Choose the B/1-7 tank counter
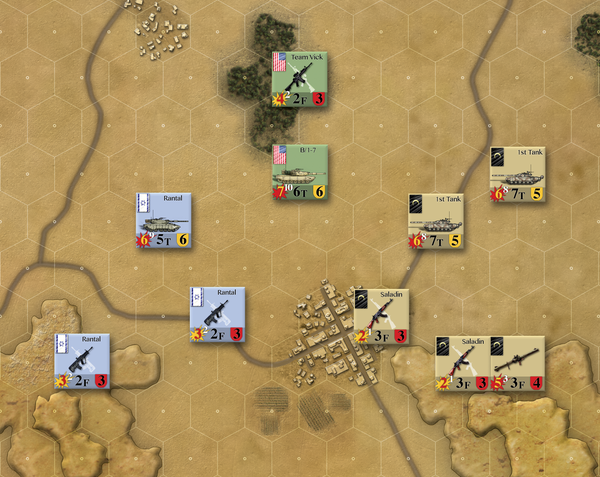The image size is (600, 477). [x=301, y=172]
